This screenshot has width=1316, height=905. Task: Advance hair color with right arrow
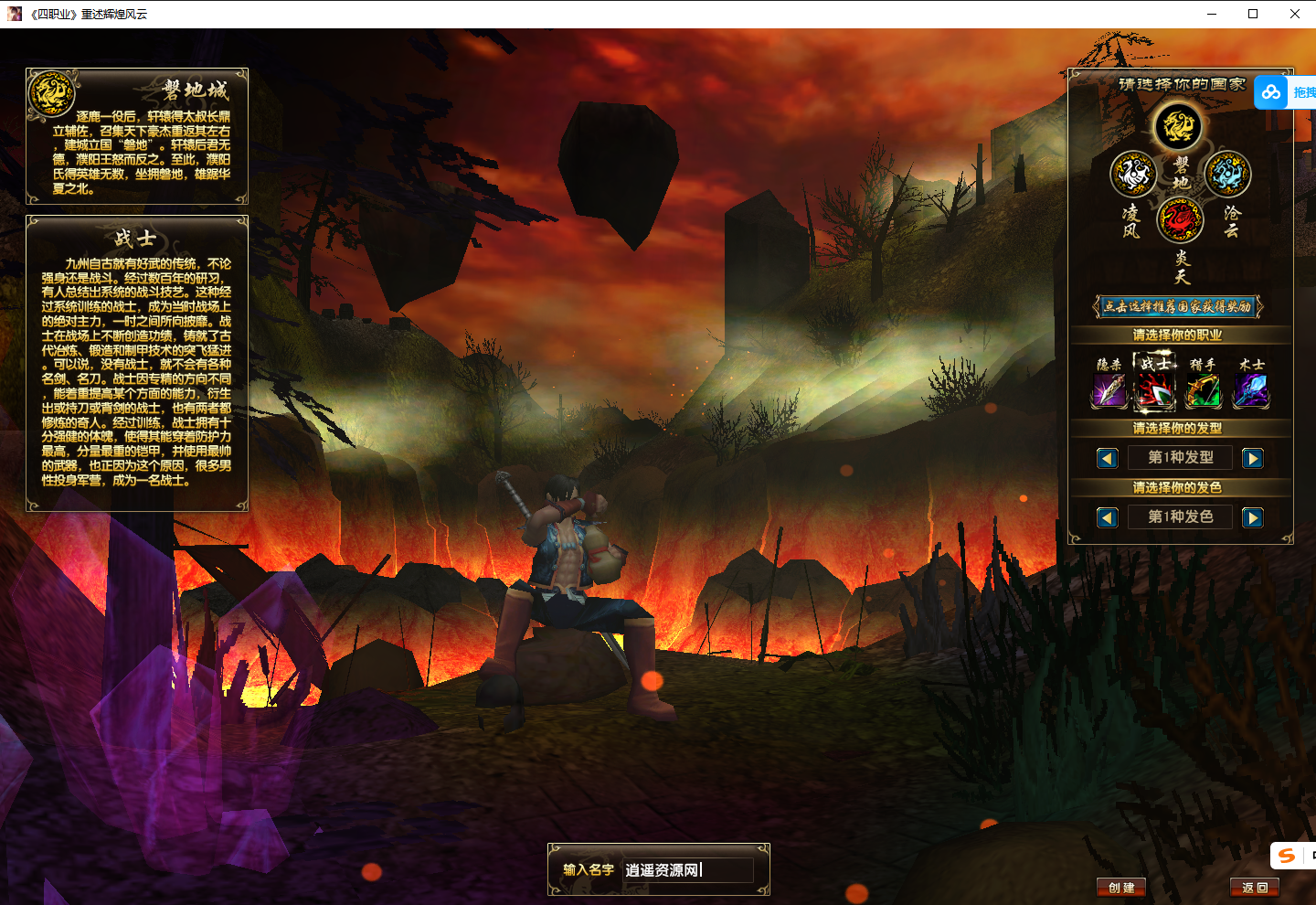(x=1252, y=517)
